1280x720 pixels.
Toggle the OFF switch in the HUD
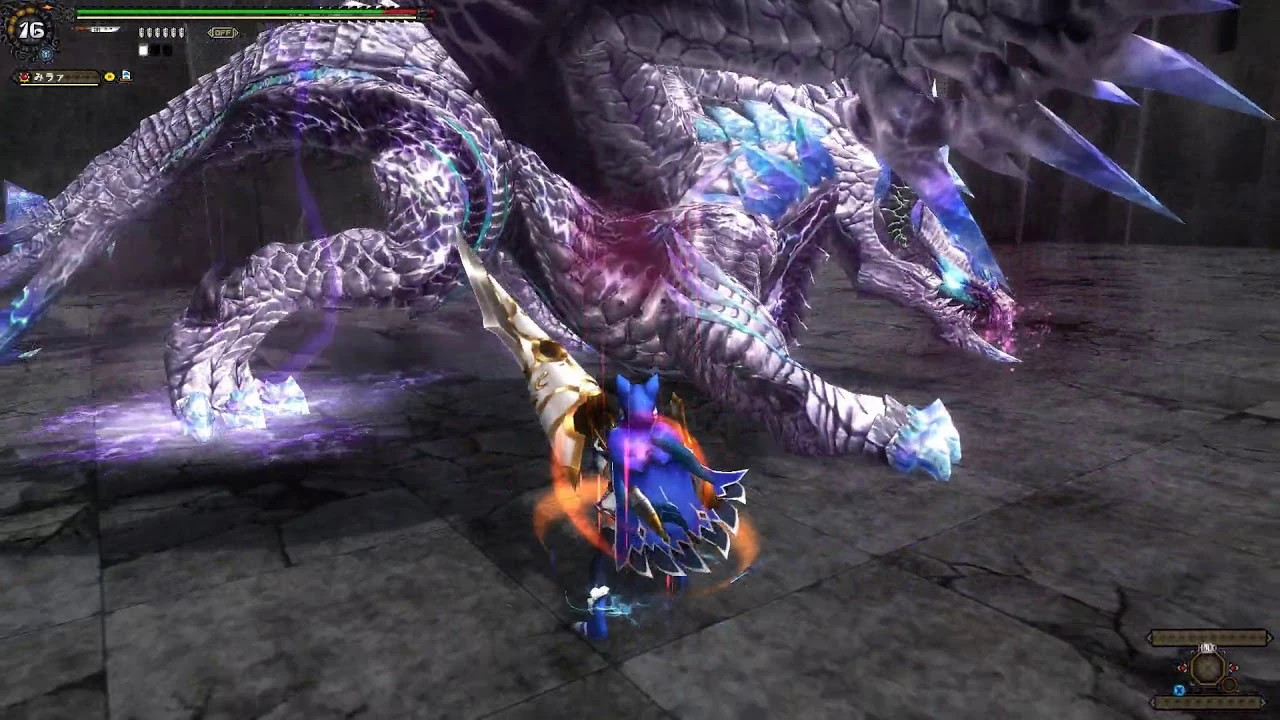tap(223, 31)
